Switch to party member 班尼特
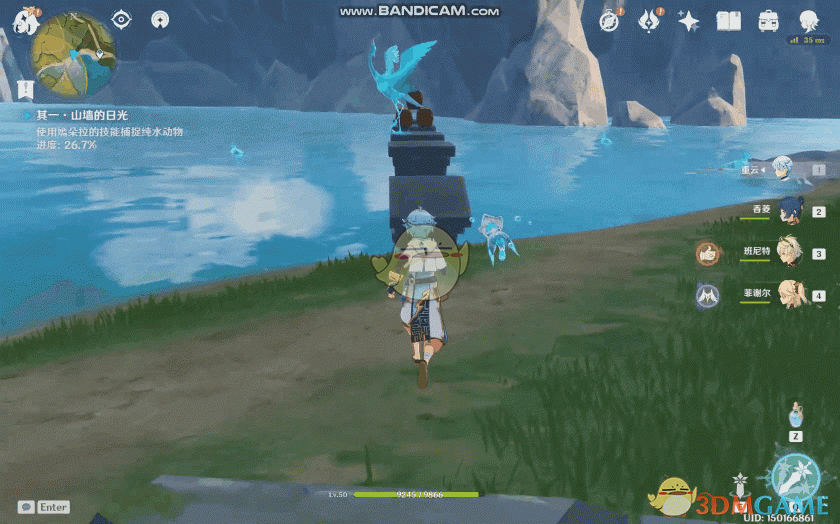The width and height of the screenshot is (840, 524). point(789,251)
